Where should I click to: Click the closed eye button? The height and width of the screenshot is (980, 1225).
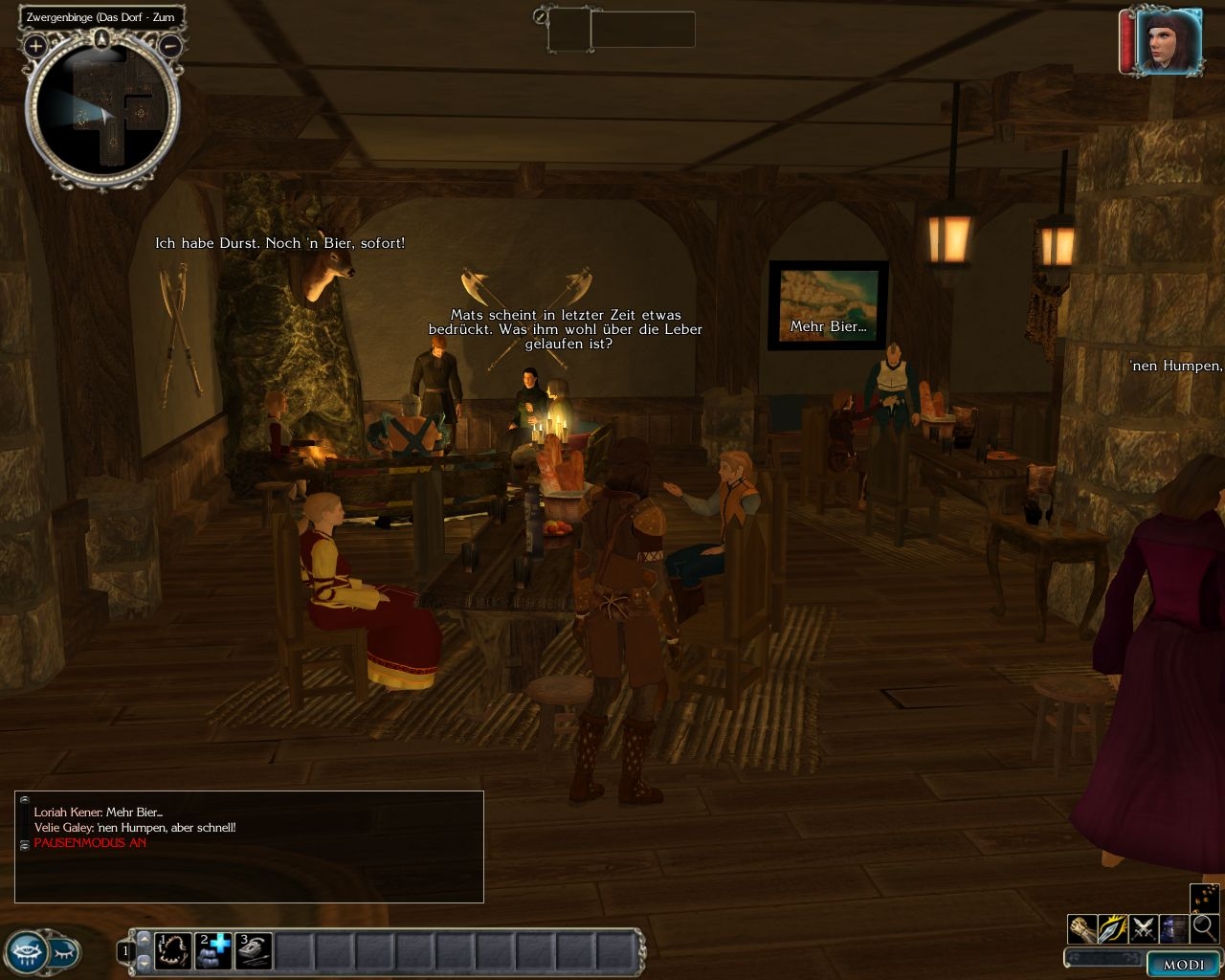[x=64, y=952]
